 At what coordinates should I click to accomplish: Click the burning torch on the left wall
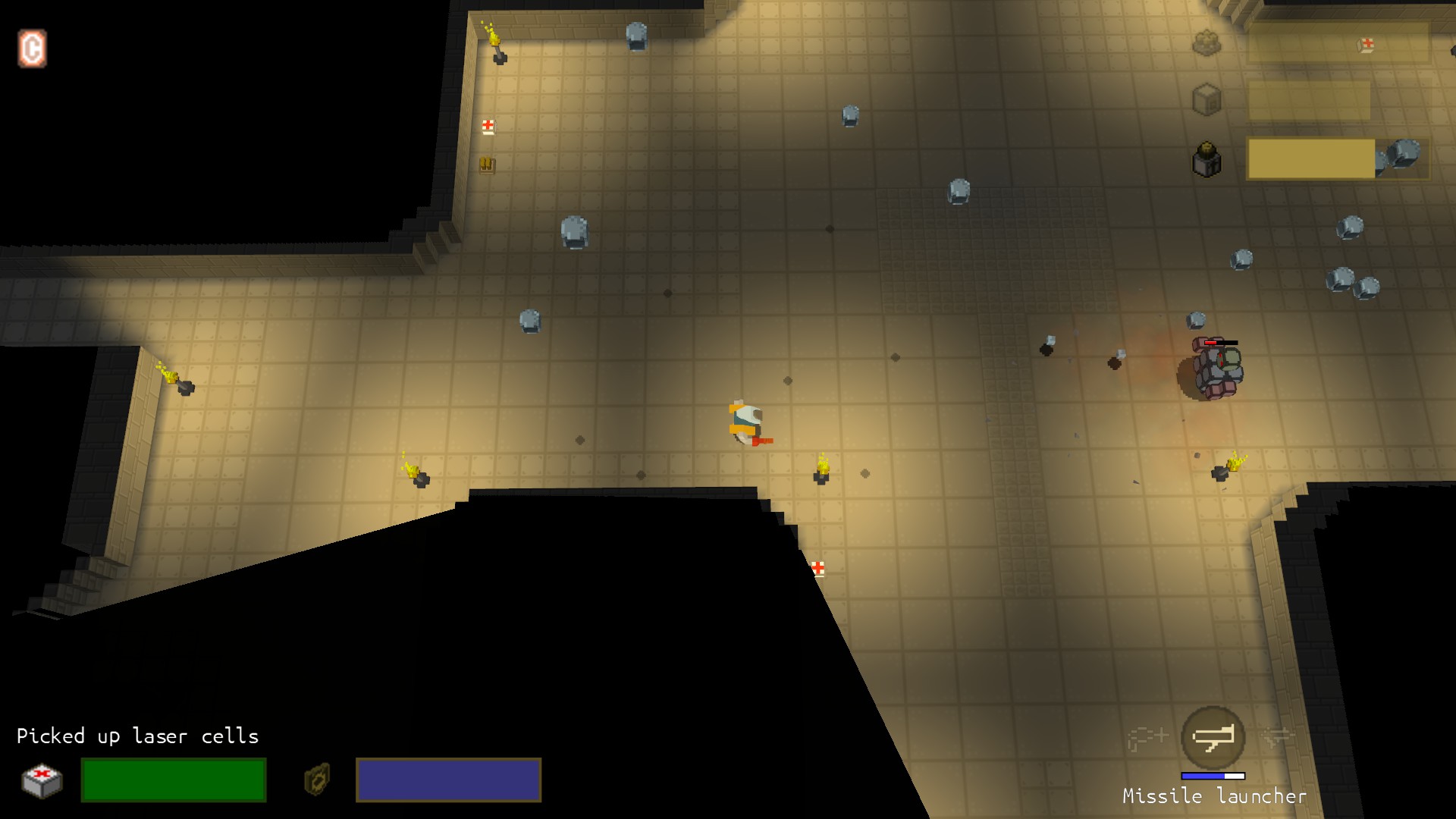[176, 379]
